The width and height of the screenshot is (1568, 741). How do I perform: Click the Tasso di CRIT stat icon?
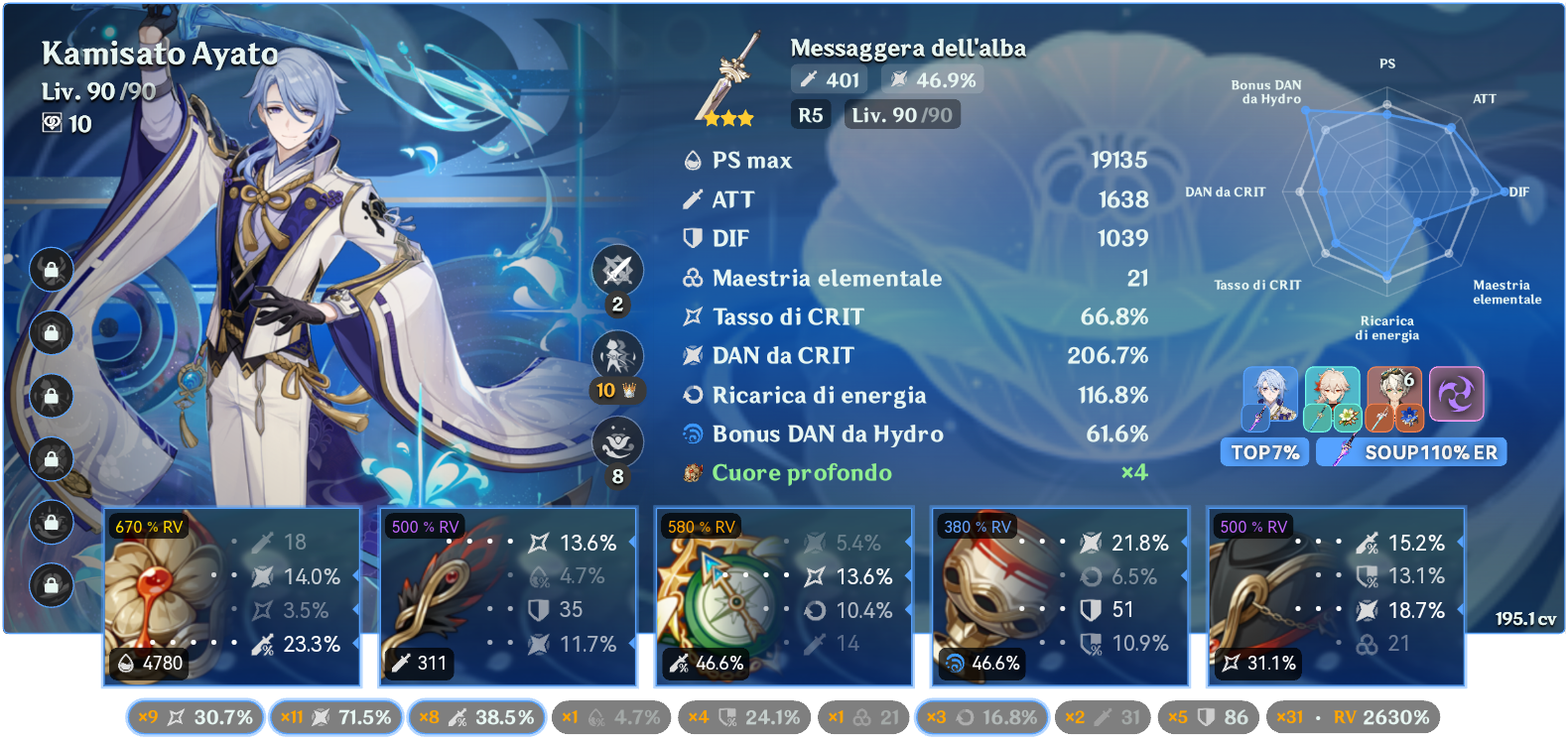click(695, 316)
